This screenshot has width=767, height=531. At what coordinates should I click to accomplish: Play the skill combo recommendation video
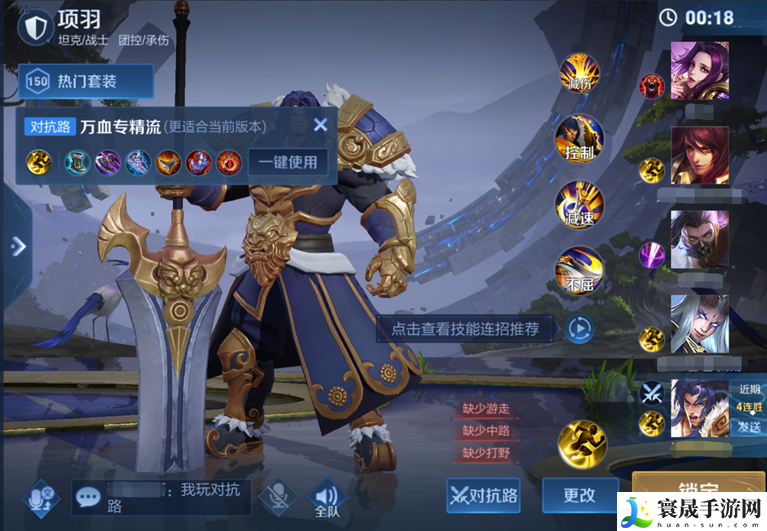pyautogui.click(x=579, y=328)
